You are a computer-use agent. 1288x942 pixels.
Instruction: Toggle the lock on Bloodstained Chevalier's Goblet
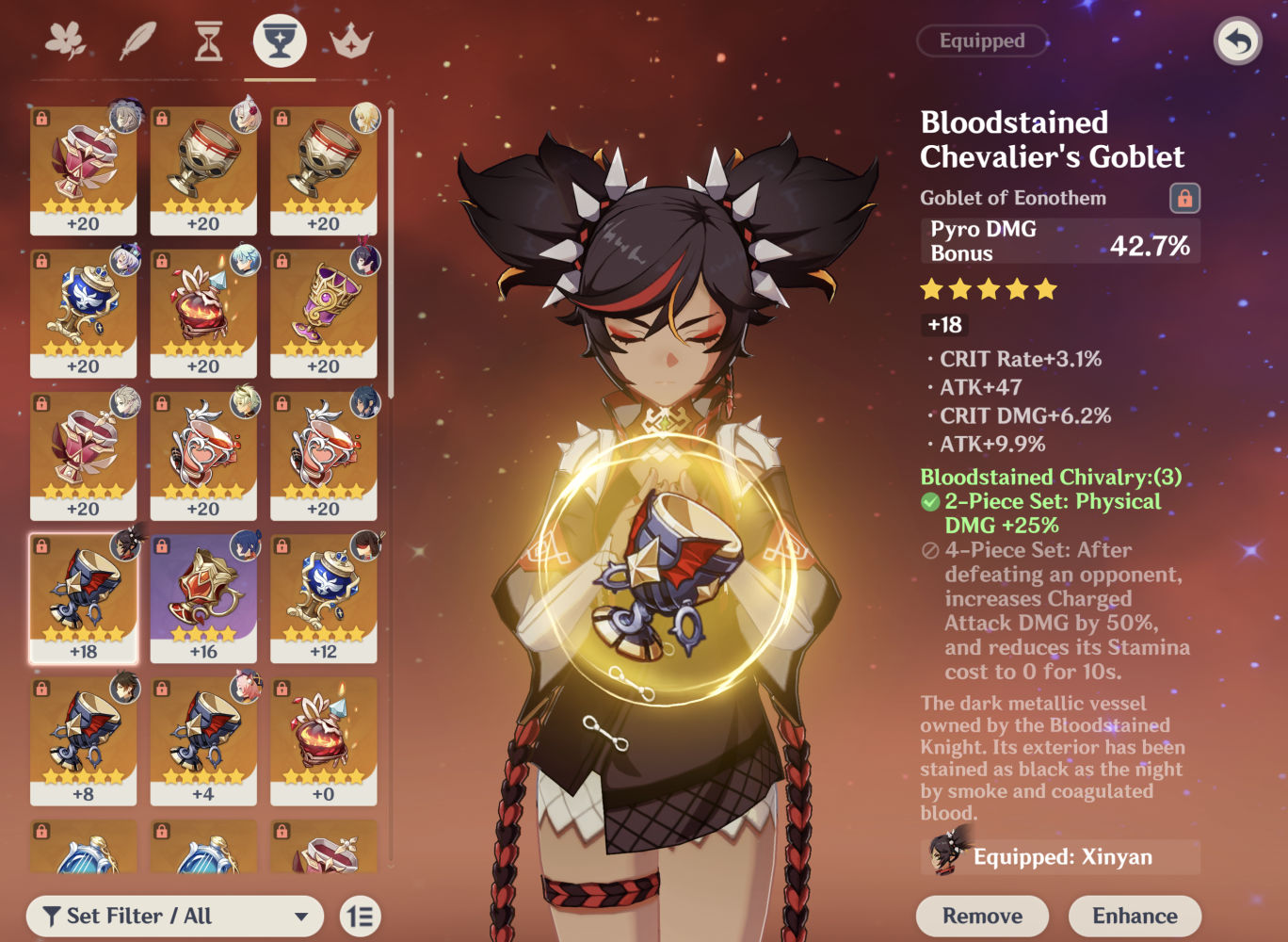(1185, 198)
